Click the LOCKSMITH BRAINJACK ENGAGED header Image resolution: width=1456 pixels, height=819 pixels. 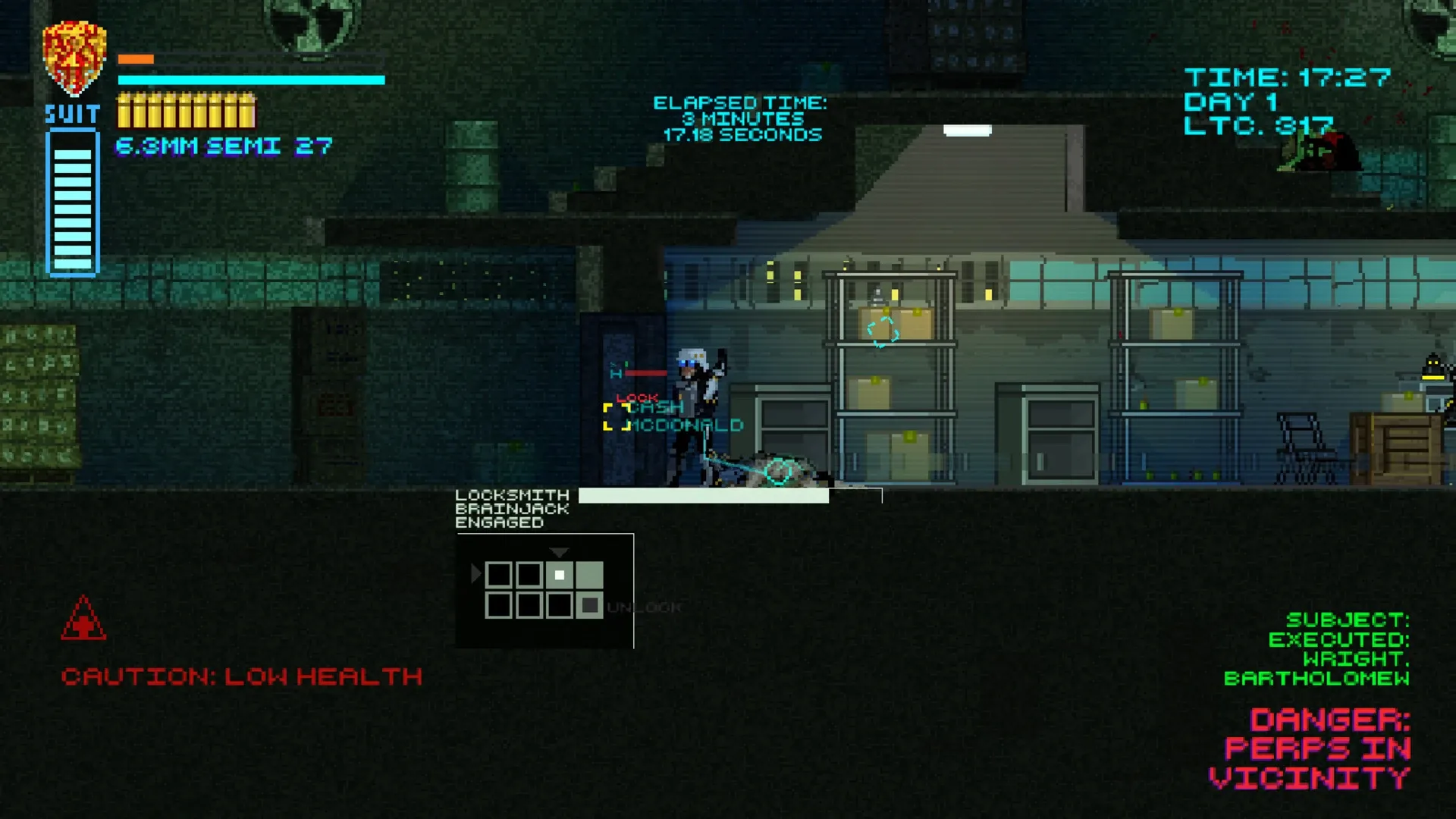point(512,509)
